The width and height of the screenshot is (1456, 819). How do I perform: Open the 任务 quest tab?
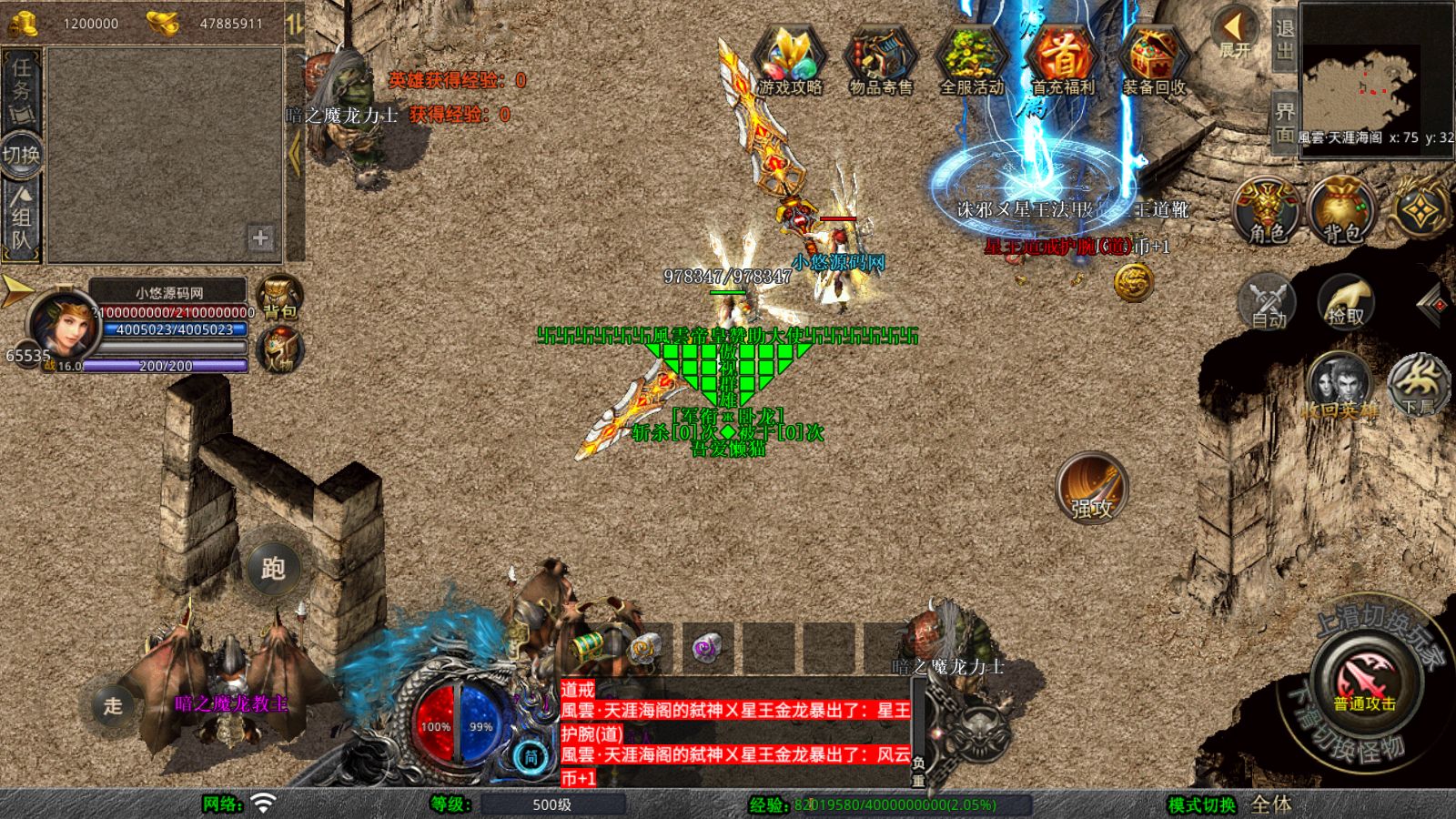pos(21,89)
